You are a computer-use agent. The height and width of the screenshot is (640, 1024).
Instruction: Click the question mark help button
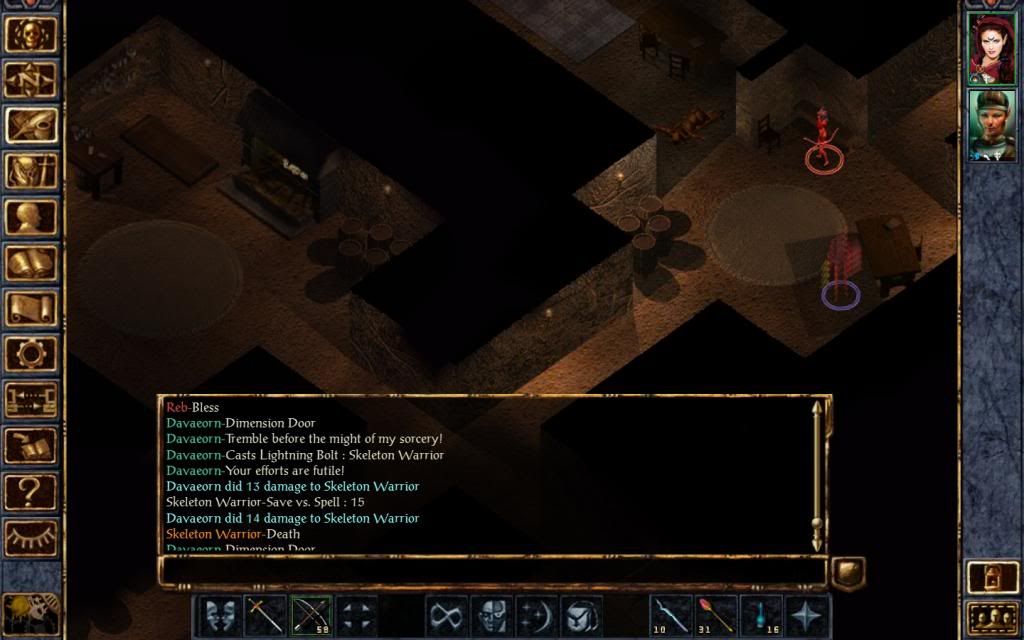31,492
